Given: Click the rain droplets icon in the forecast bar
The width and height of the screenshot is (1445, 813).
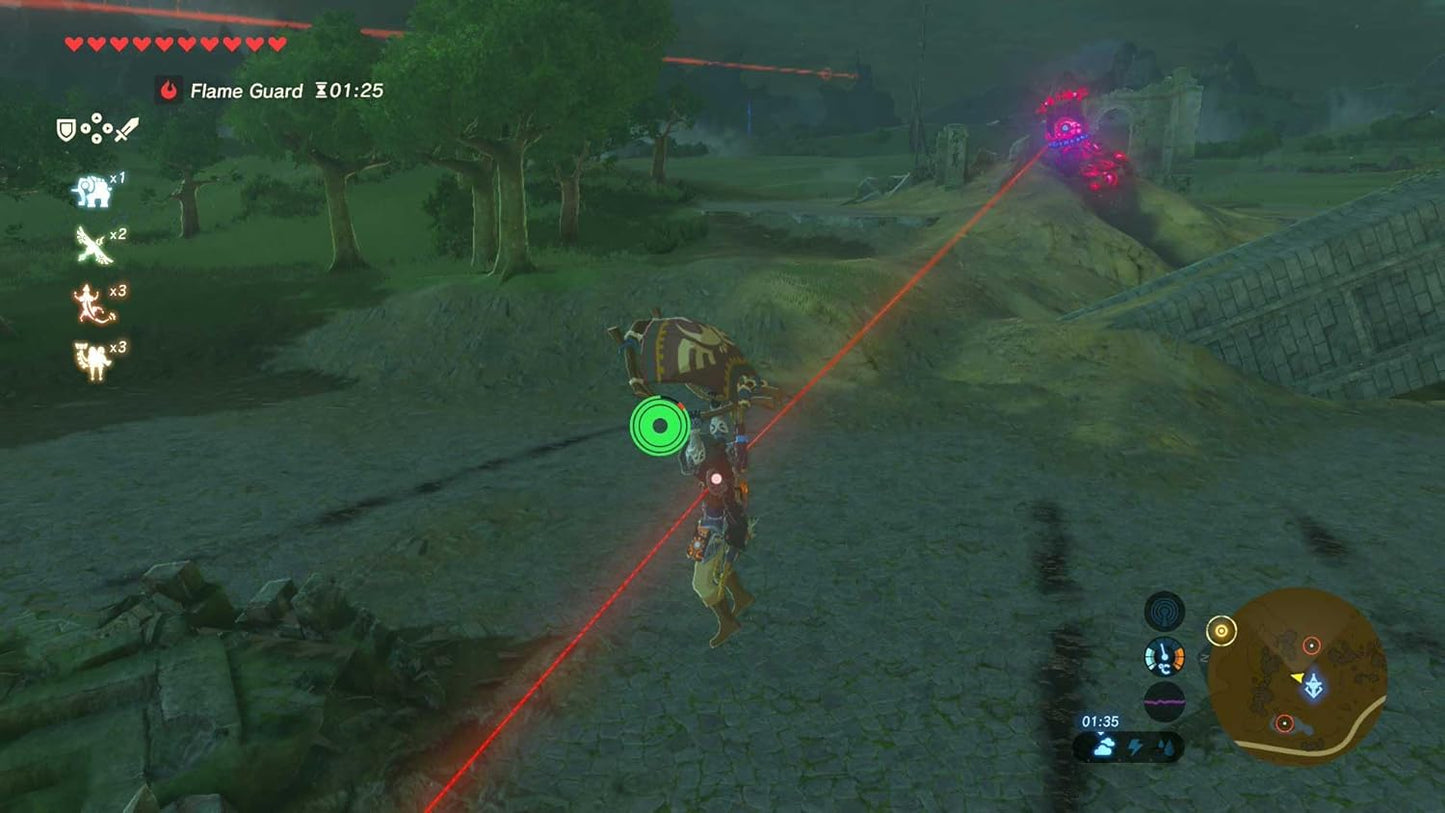Looking at the screenshot, I should coord(1167,745).
